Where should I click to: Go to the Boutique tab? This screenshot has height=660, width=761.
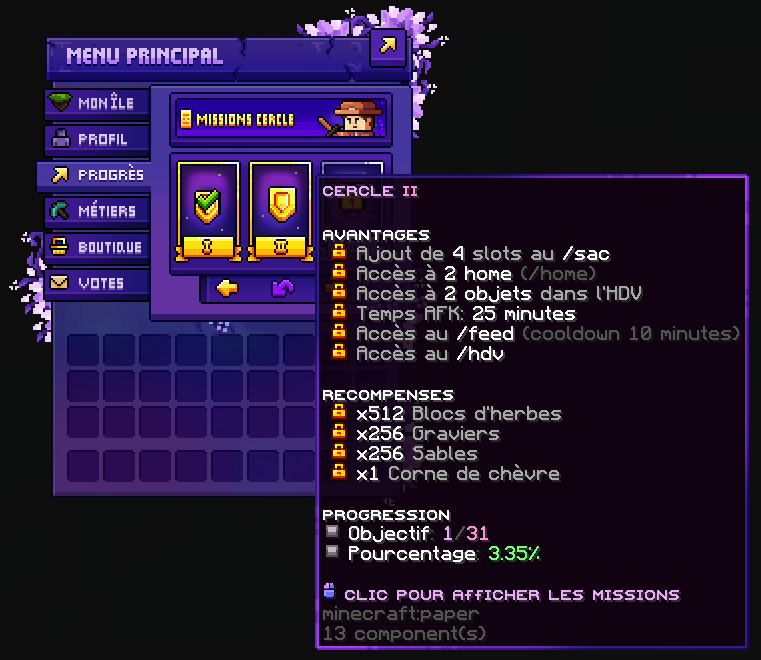coord(97,247)
